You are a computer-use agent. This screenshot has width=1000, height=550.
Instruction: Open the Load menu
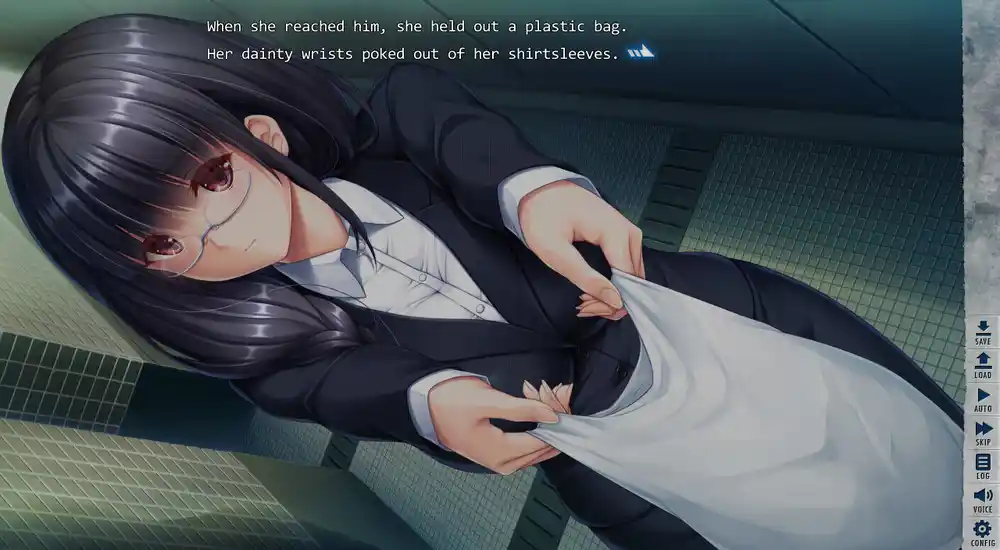[982, 365]
